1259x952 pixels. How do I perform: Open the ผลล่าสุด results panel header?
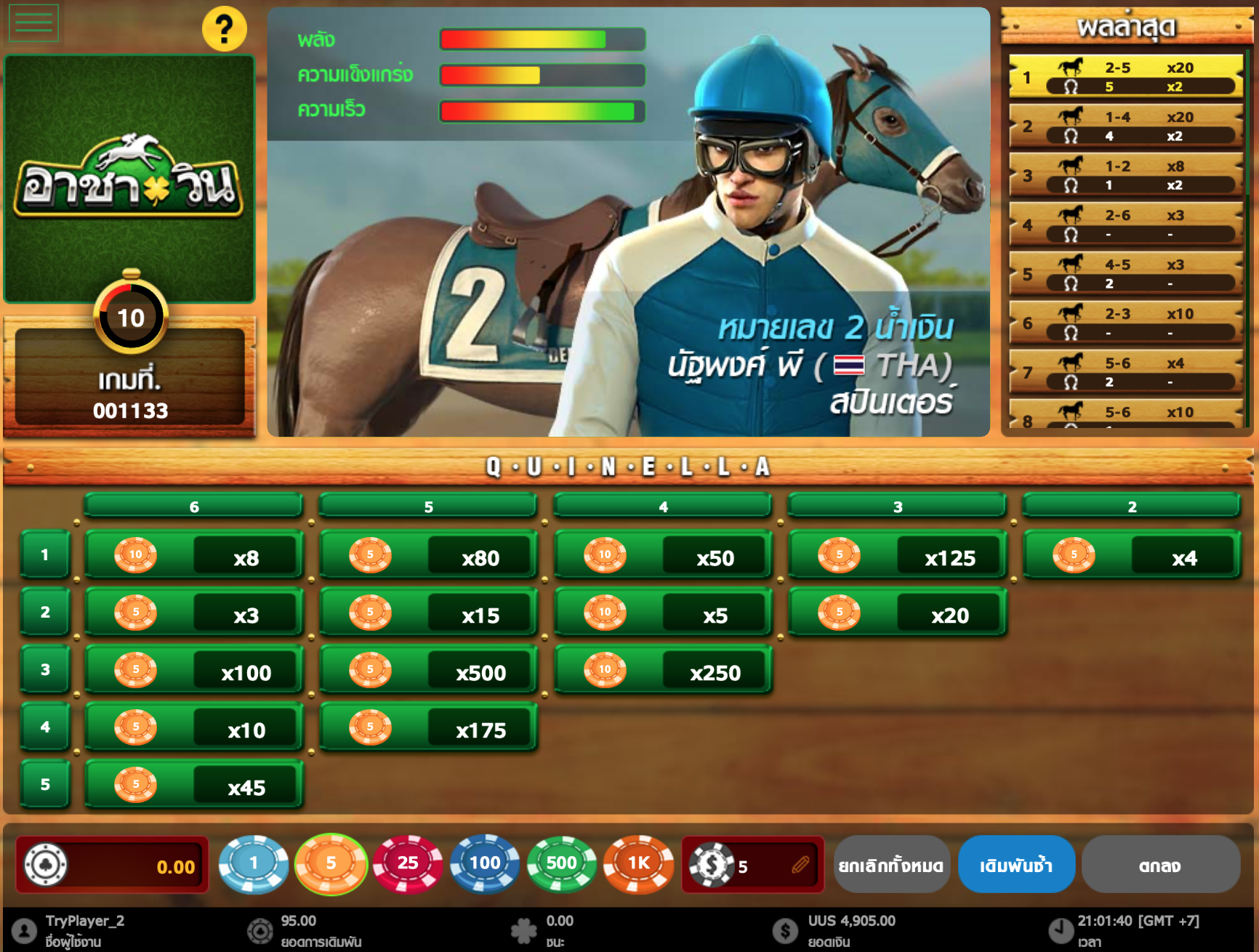[x=1127, y=25]
